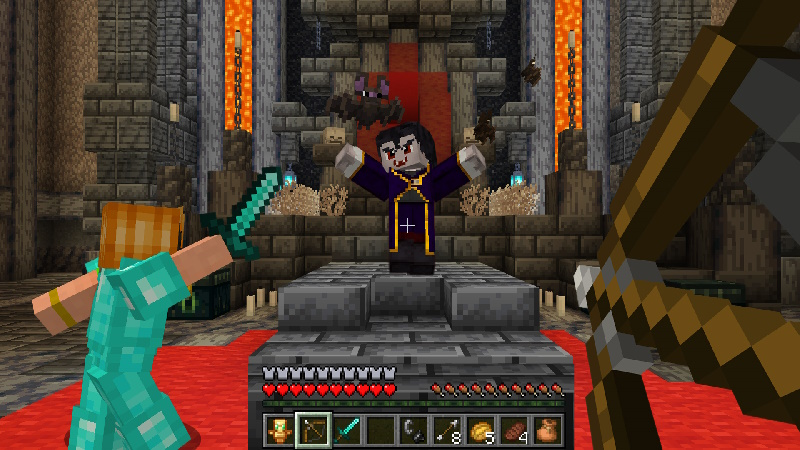Choose the bundle pouch slot

[547, 430]
